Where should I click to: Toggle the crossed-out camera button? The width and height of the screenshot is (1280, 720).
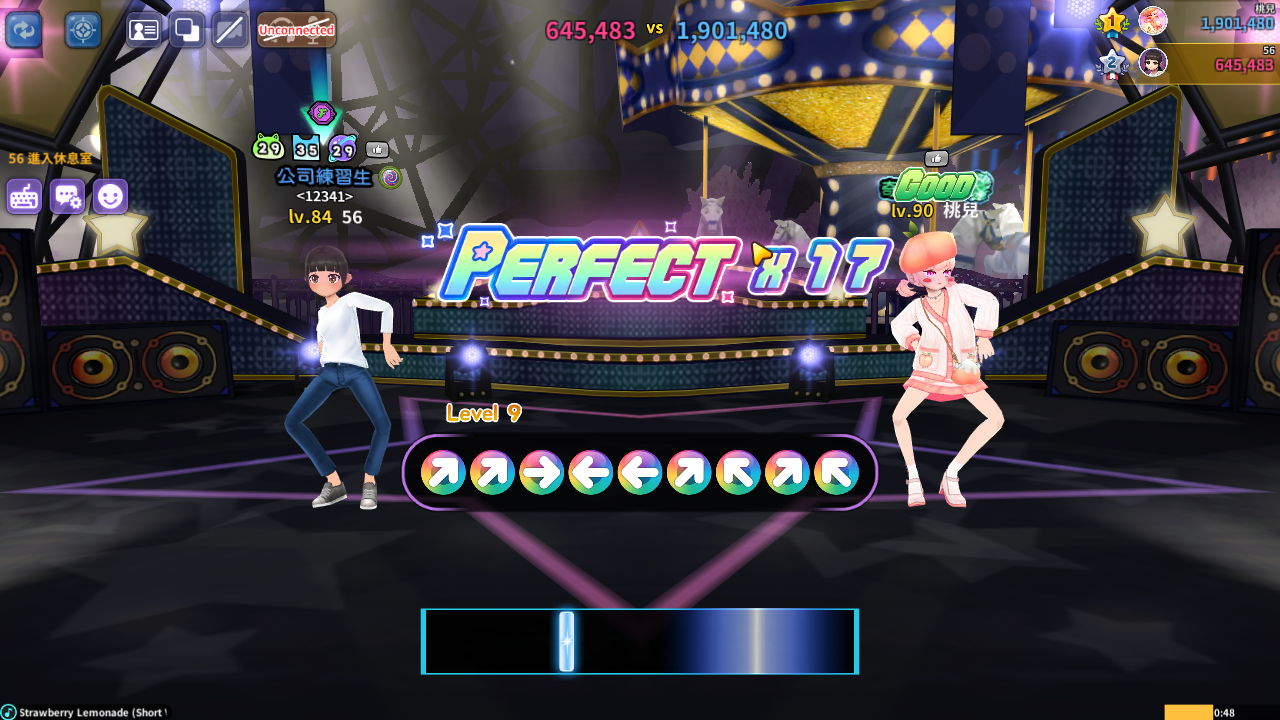230,30
